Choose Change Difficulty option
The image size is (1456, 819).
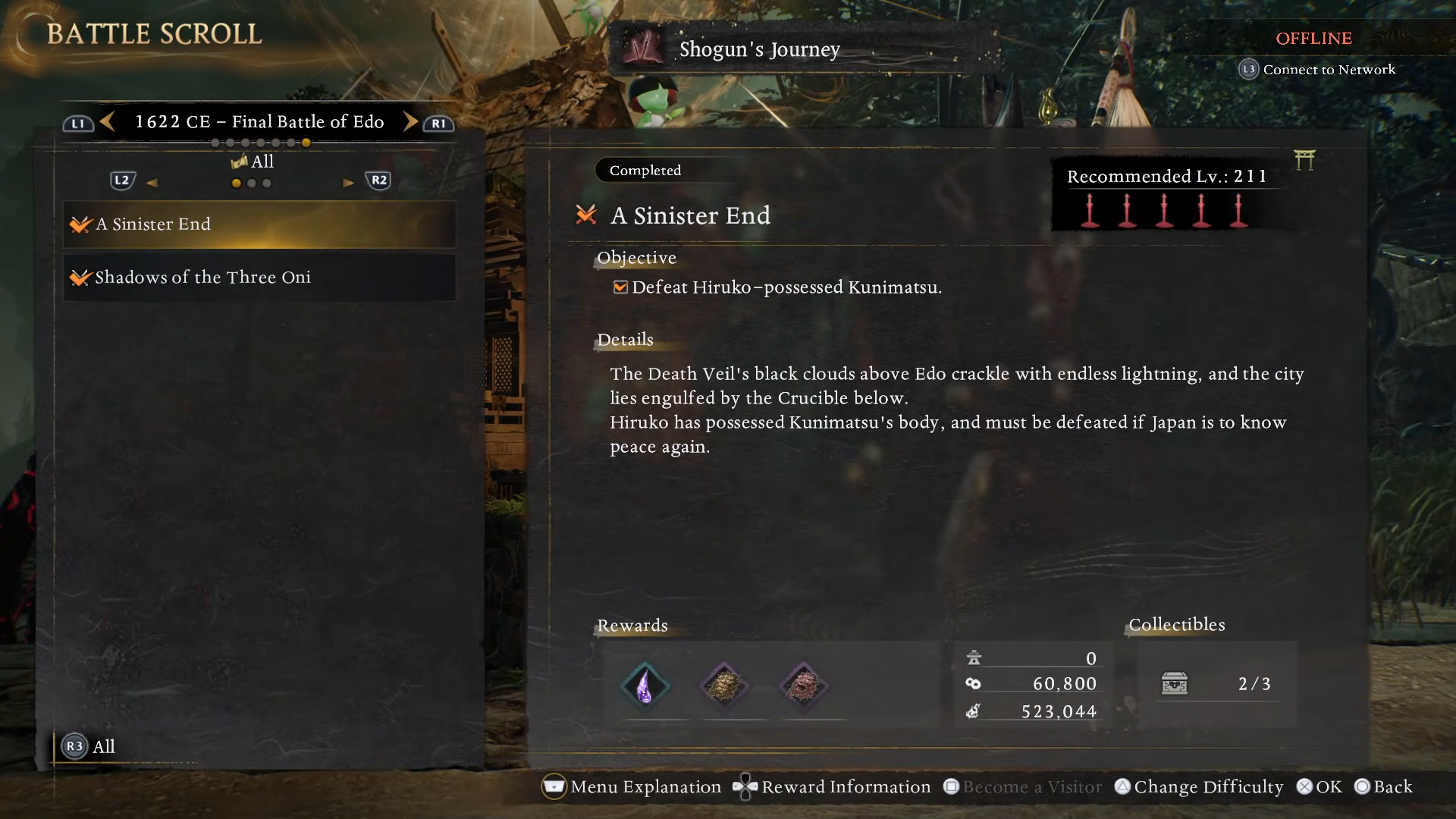point(1199,787)
